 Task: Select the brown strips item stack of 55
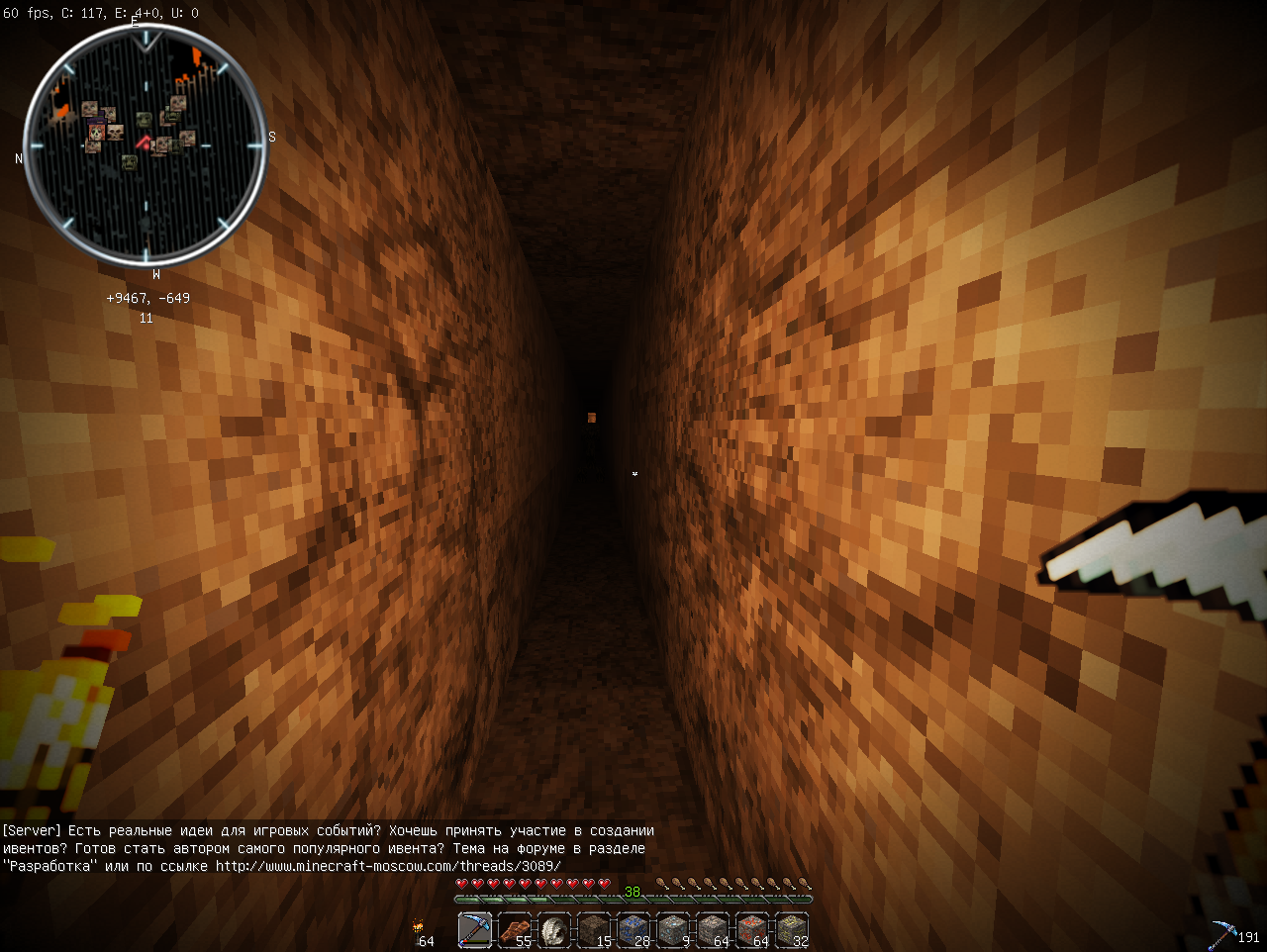[x=515, y=930]
